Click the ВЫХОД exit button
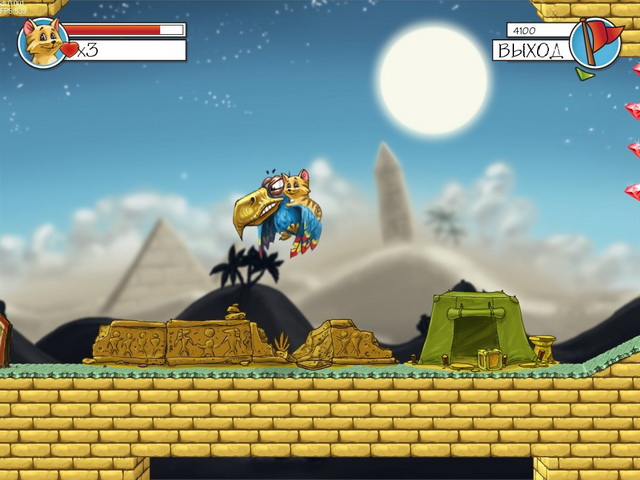 coord(530,50)
